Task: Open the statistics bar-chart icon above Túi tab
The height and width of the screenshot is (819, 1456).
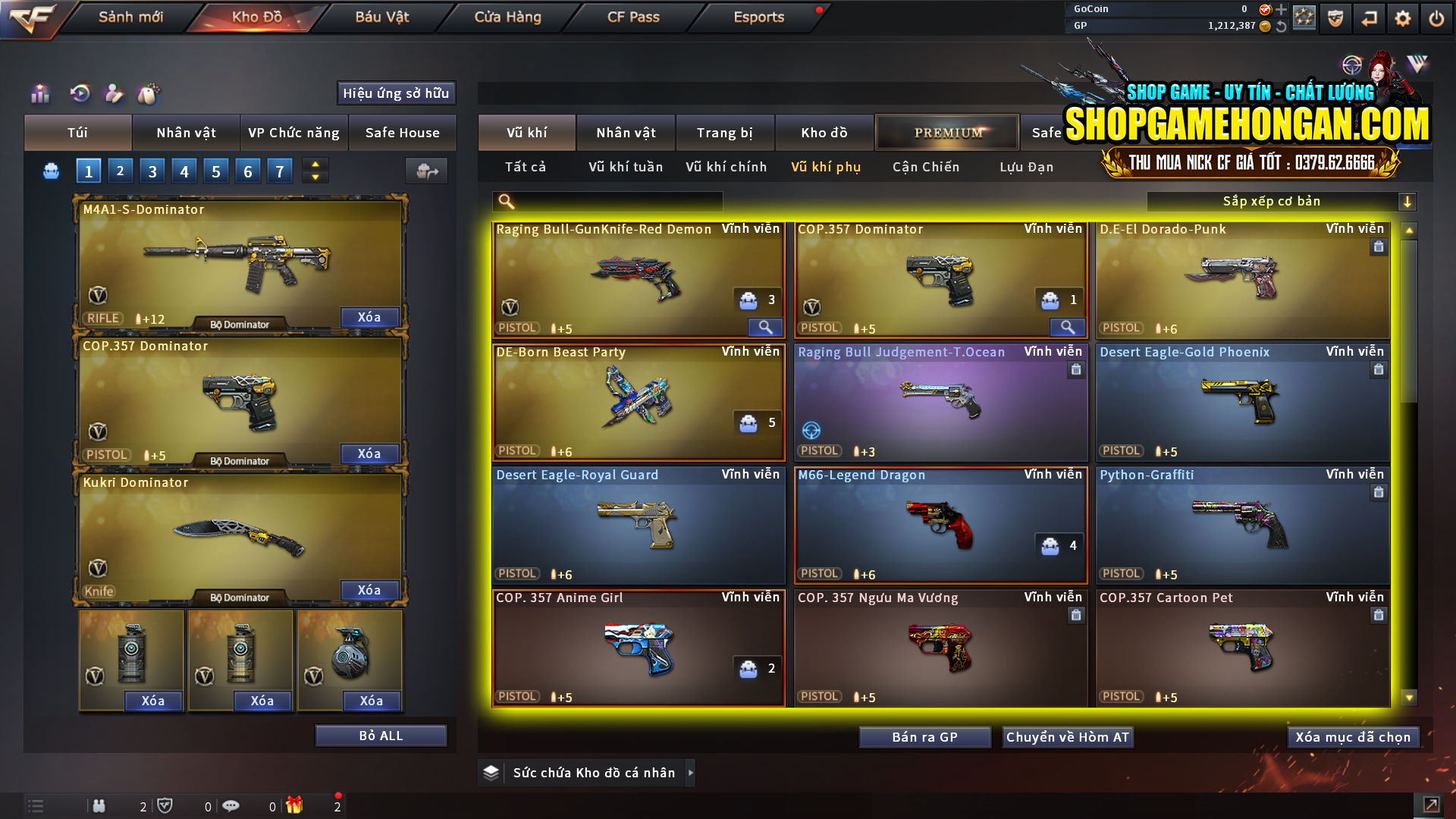Action: click(x=39, y=94)
